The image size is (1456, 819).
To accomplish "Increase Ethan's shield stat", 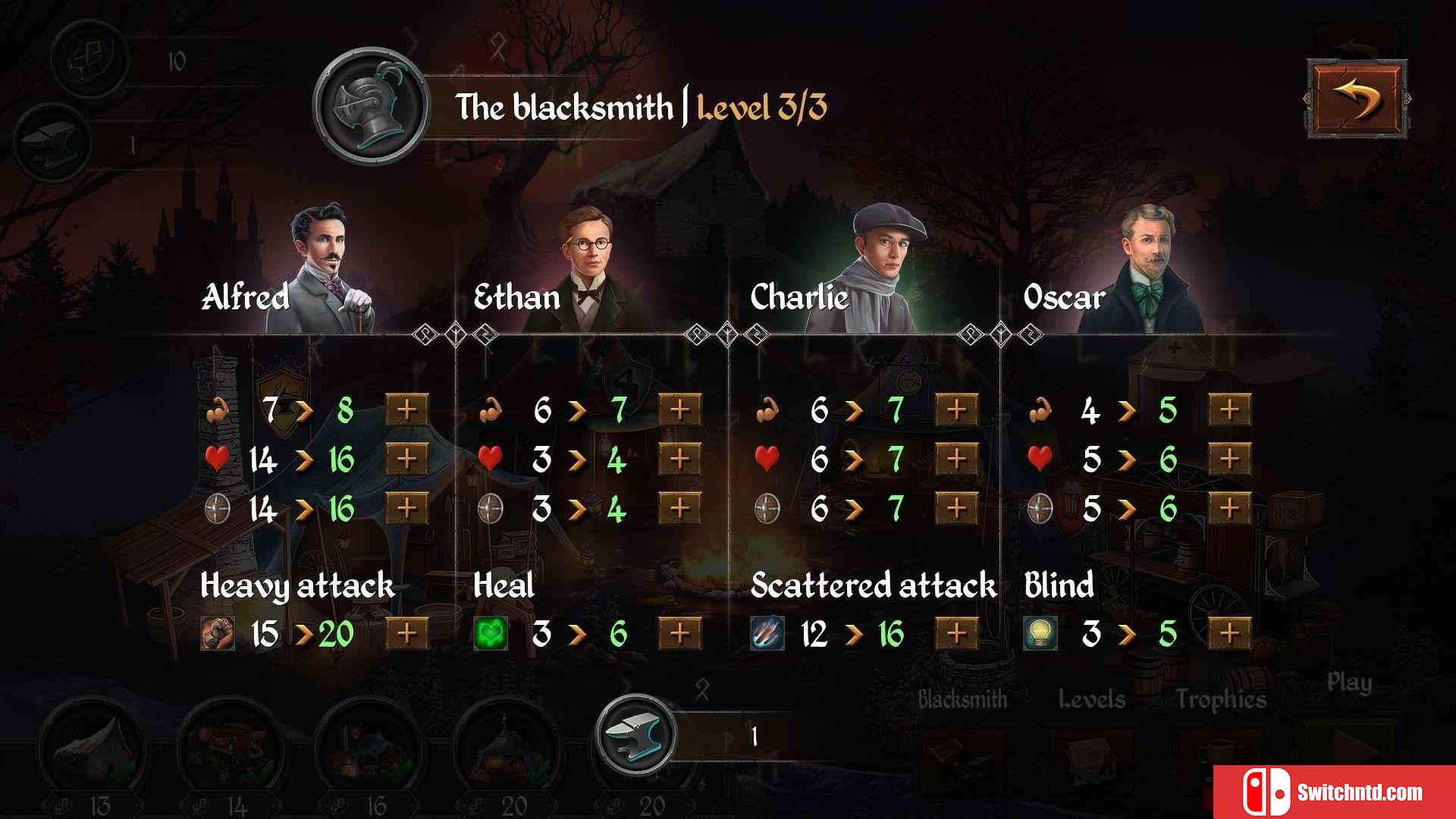I will pos(679,508).
